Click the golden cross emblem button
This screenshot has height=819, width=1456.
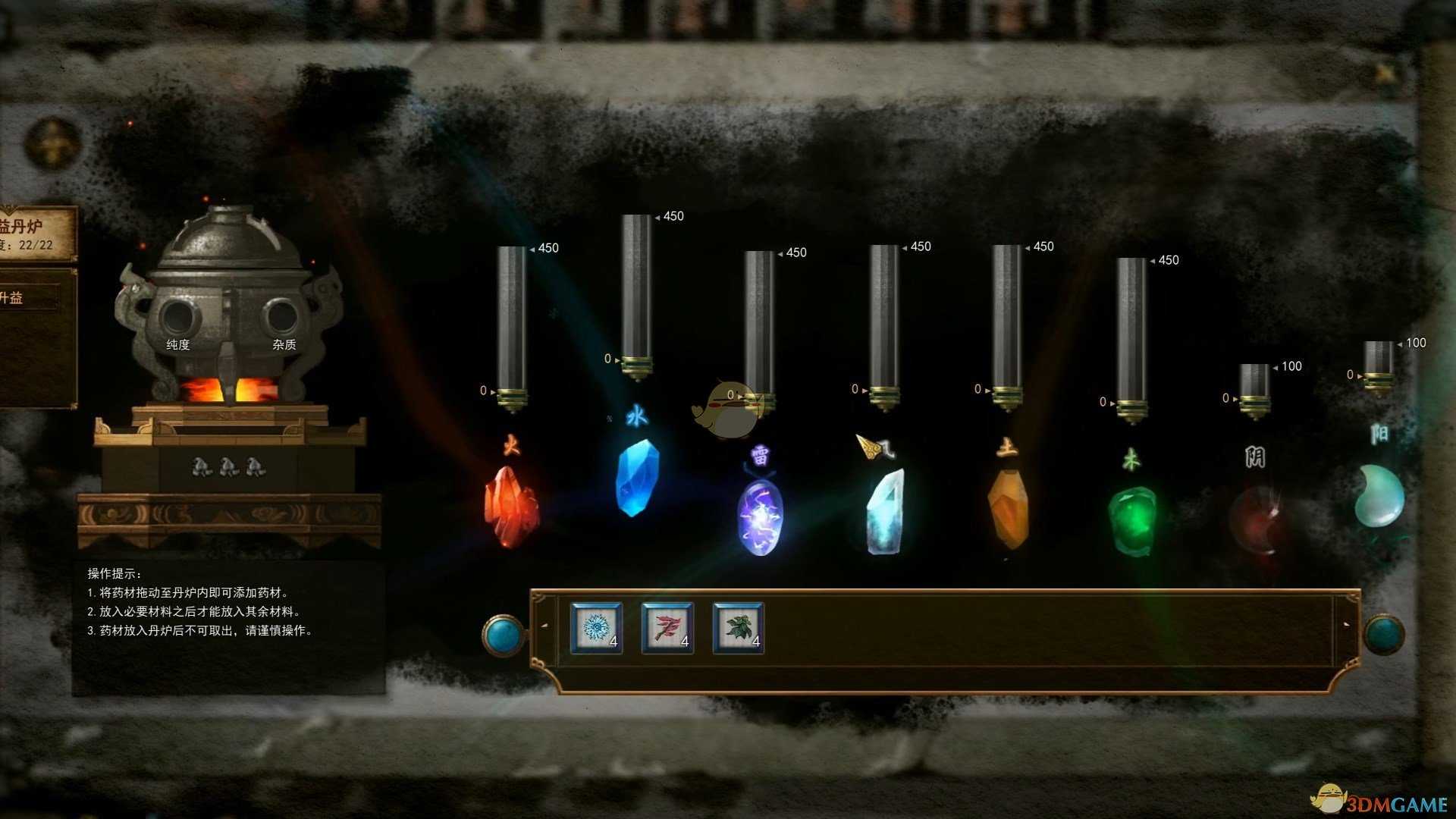[x=52, y=143]
